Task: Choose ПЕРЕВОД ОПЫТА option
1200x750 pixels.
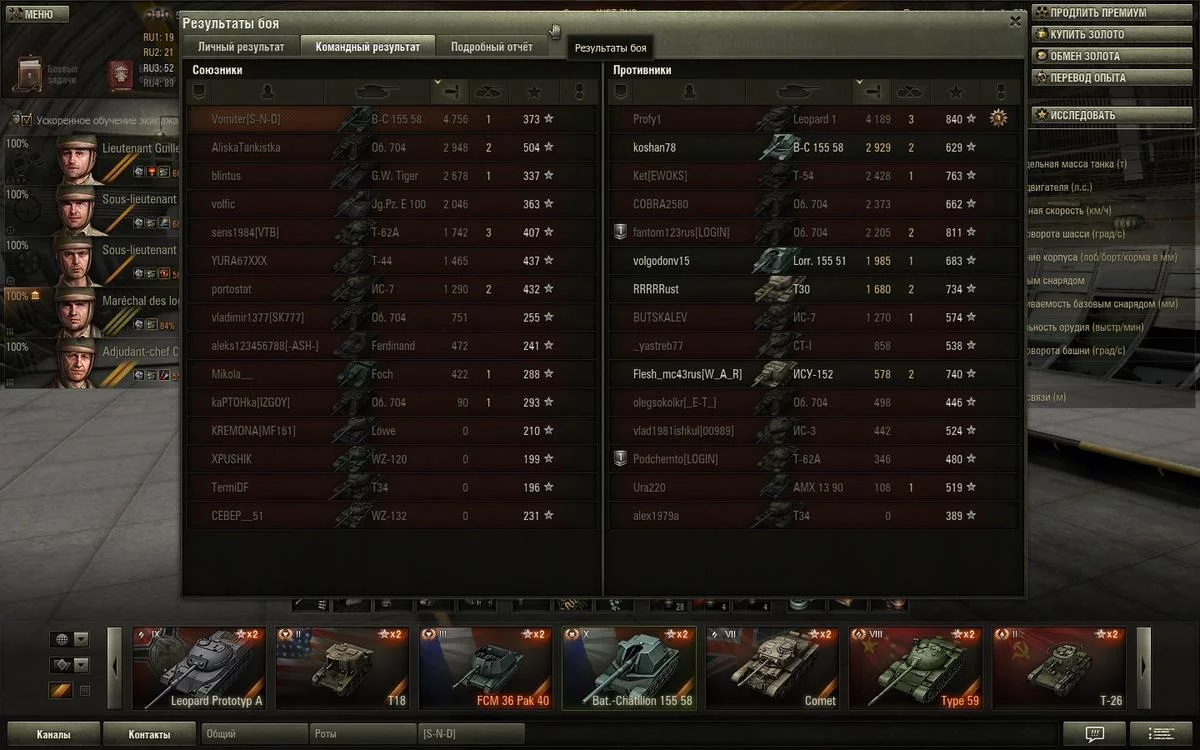Action: (1087, 78)
